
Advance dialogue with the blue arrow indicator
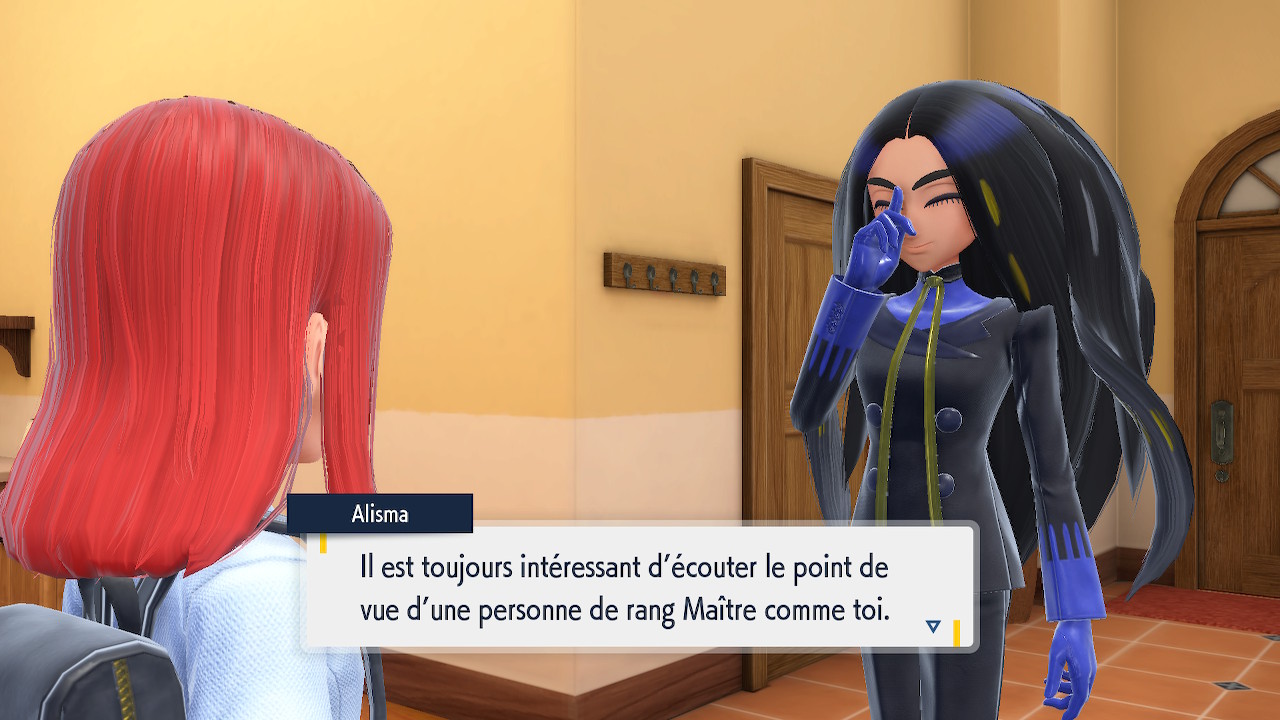933,626
